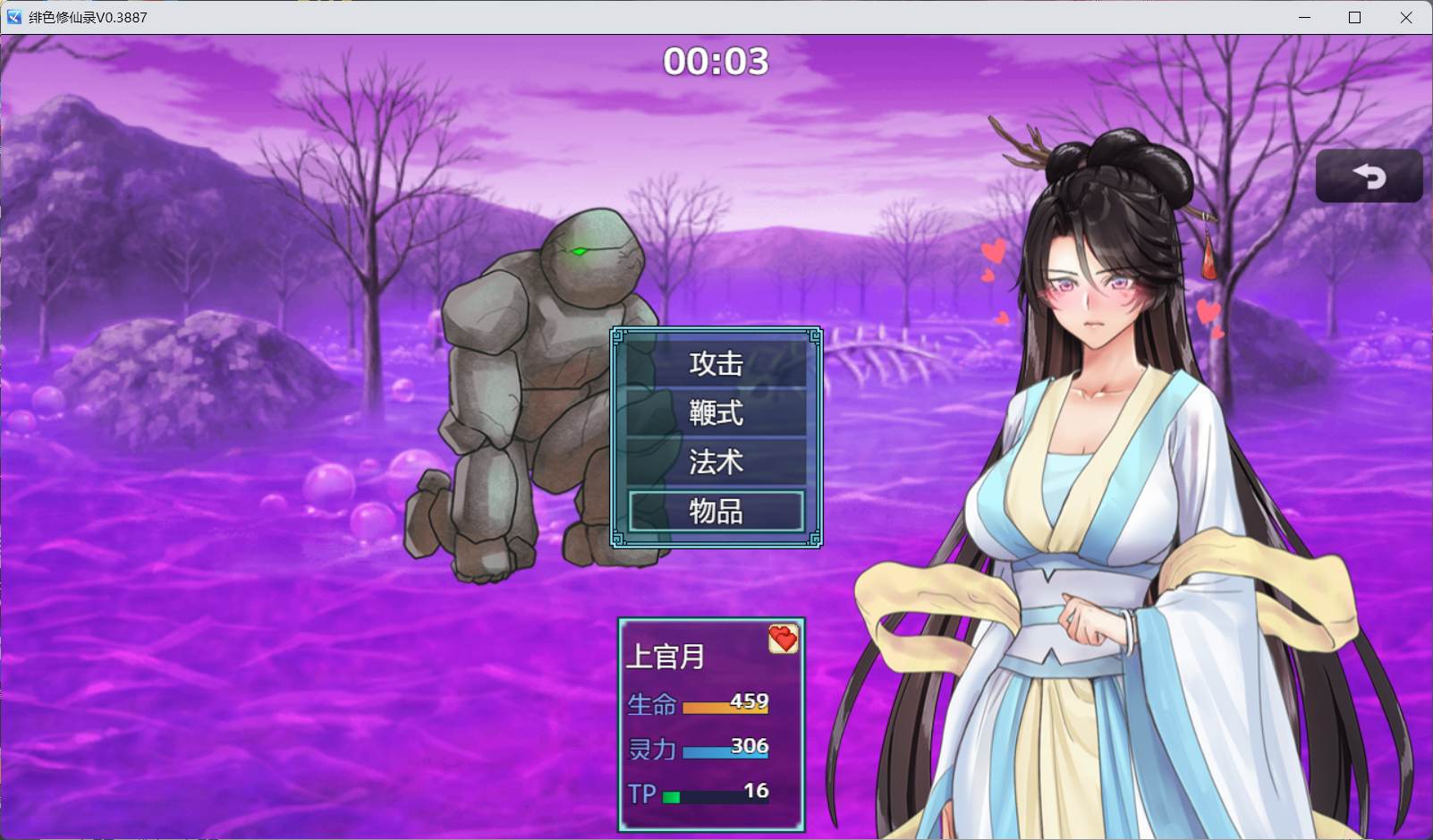The width and height of the screenshot is (1433, 840).
Task: Open the 物品 items menu
Action: pyautogui.click(x=716, y=512)
